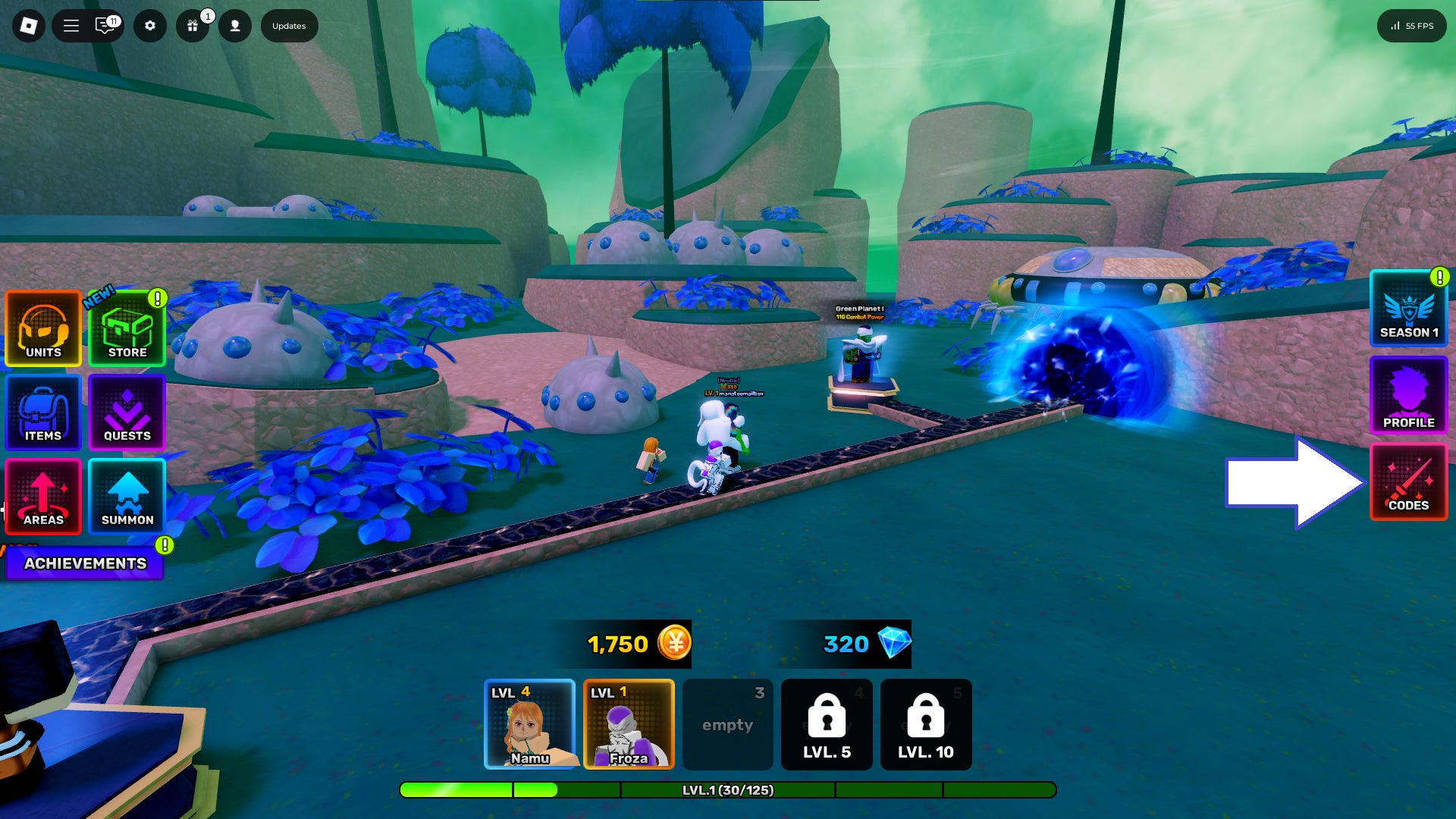Open the Areas menu
This screenshot has height=819, width=1456.
point(43,497)
